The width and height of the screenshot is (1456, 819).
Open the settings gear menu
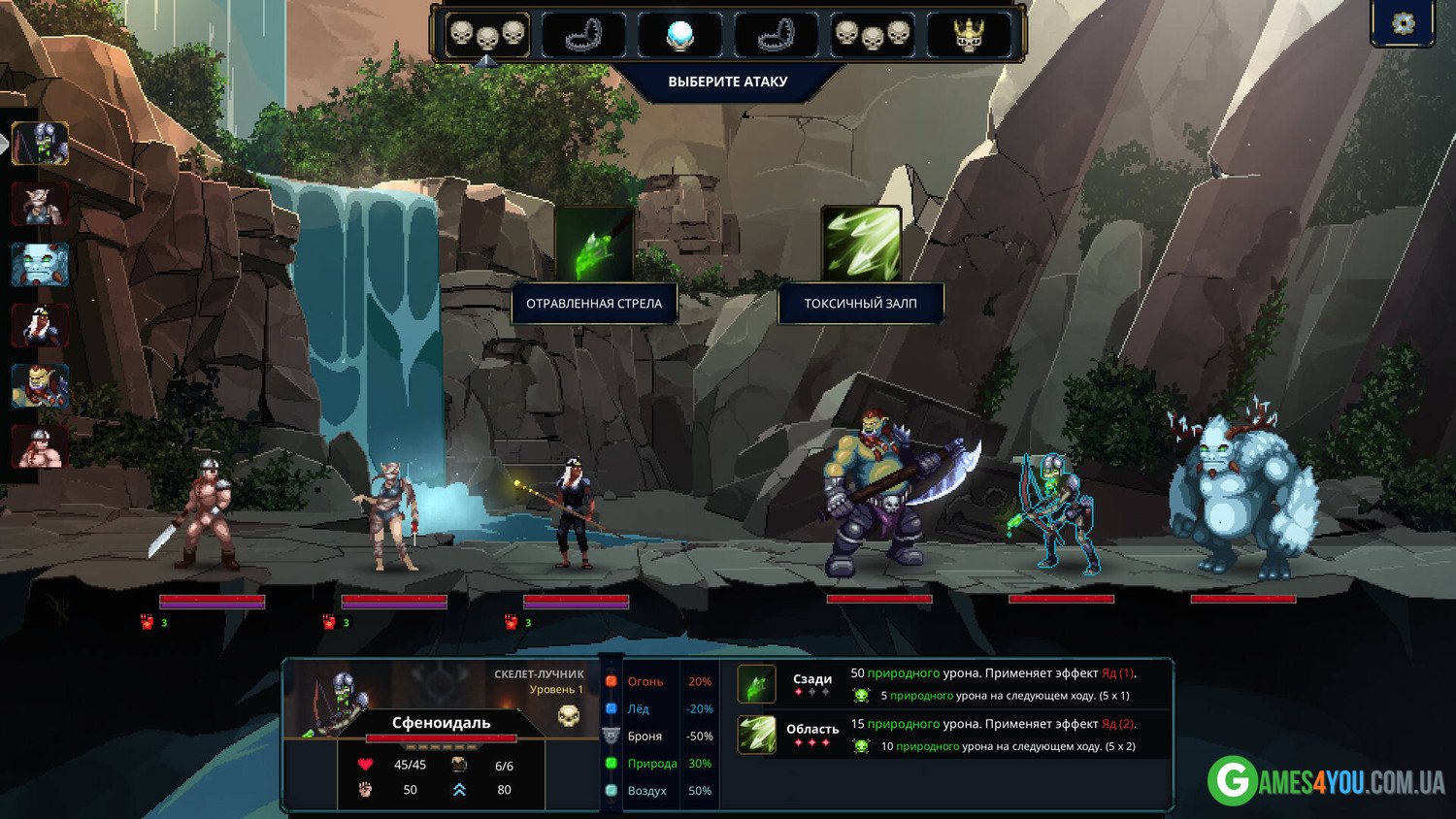click(1403, 23)
